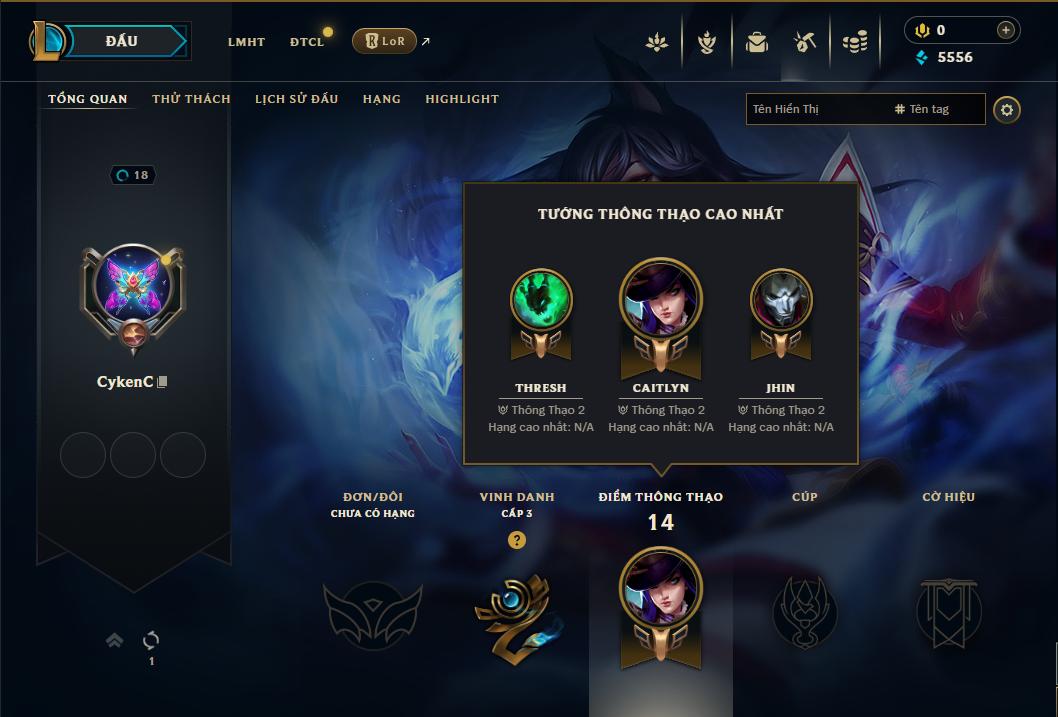Choose the Jhin mastery portrait
The image size is (1058, 717).
[x=781, y=300]
